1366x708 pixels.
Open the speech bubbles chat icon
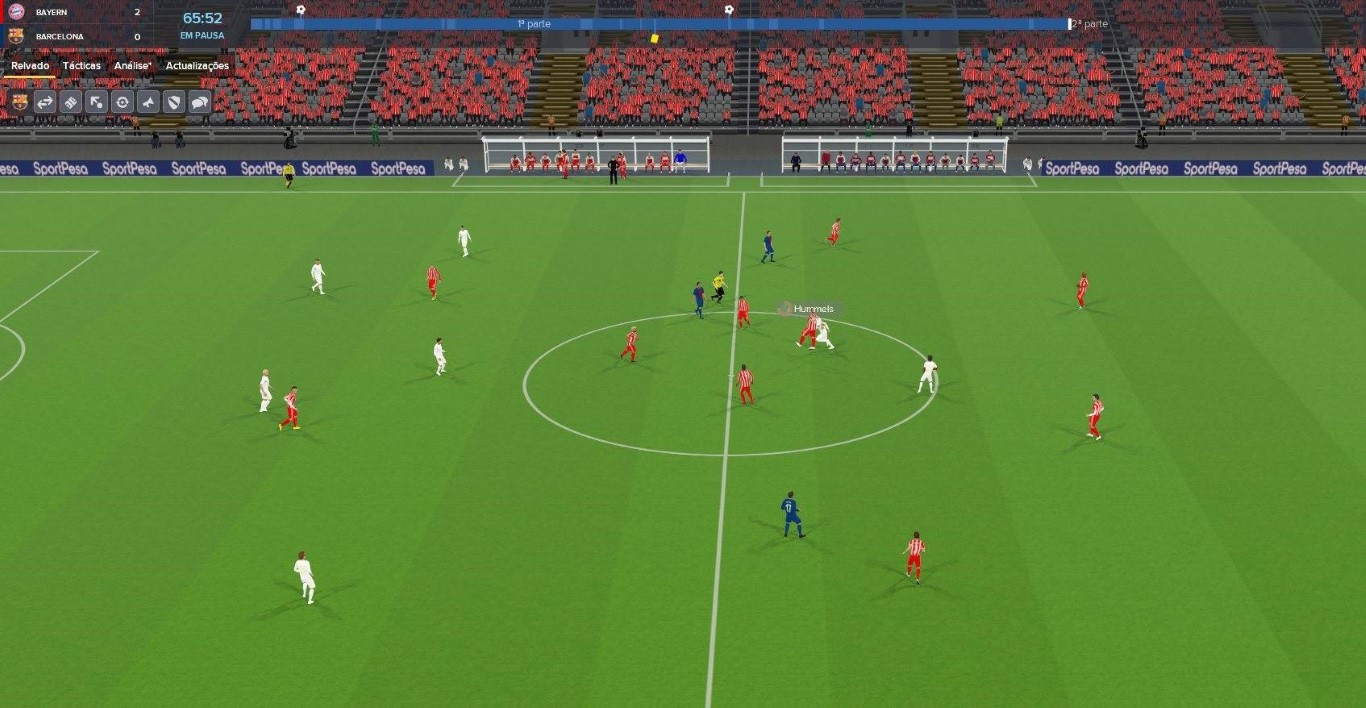200,102
